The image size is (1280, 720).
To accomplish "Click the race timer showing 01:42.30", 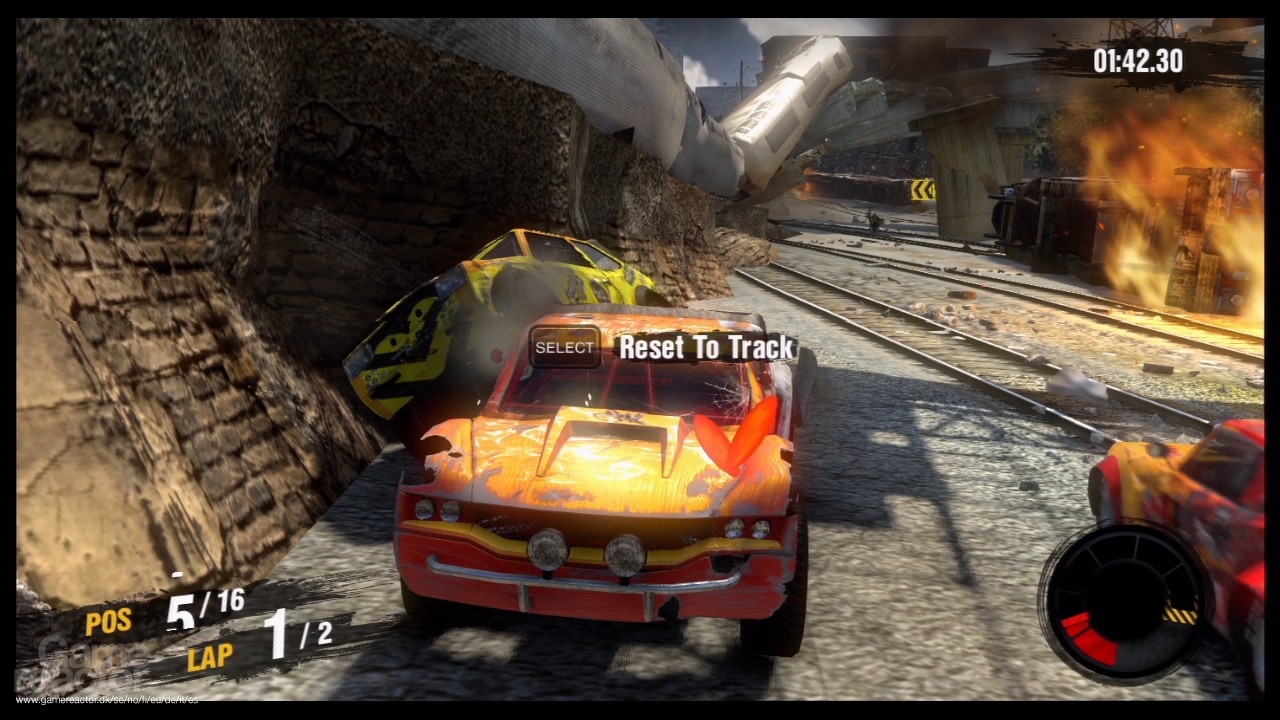I will tap(1138, 60).
